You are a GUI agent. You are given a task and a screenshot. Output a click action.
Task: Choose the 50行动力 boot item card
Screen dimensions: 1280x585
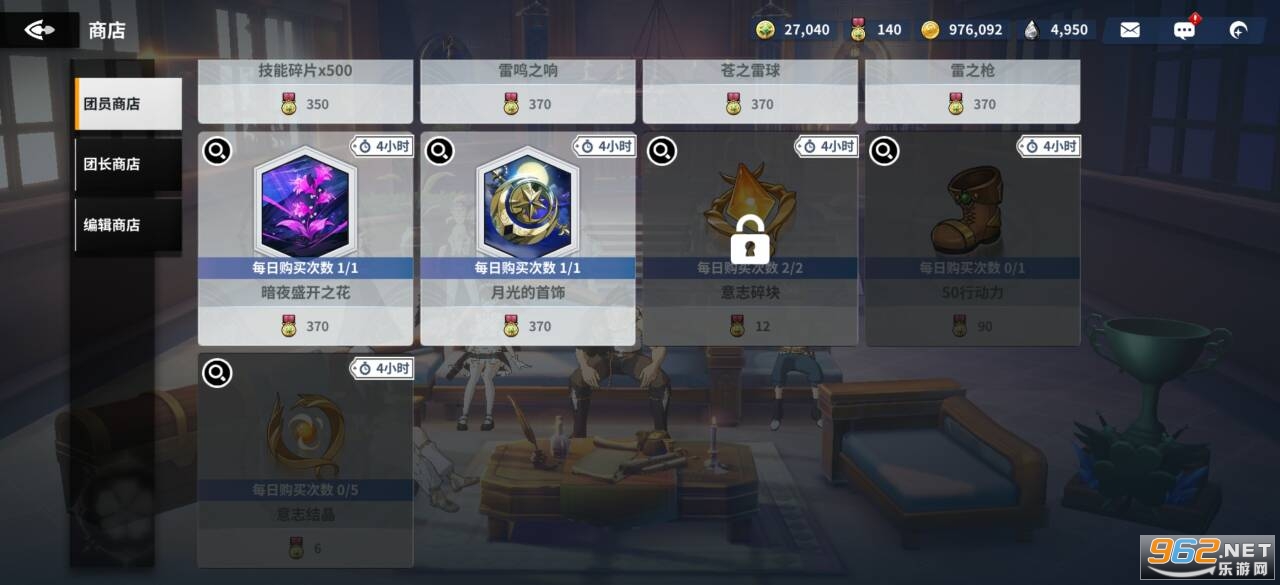click(x=972, y=240)
